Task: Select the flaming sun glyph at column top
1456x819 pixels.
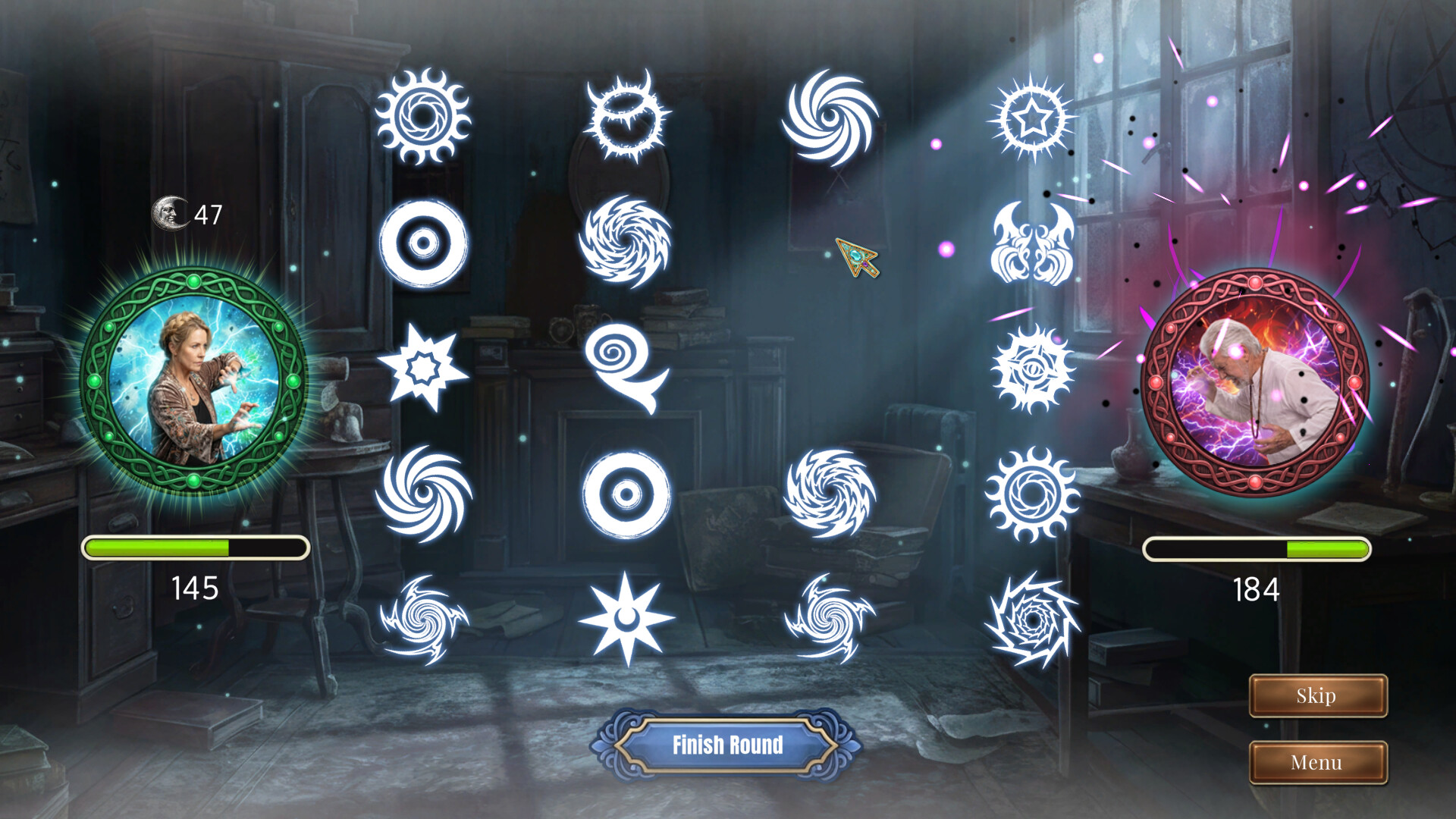Action: pyautogui.click(x=425, y=118)
